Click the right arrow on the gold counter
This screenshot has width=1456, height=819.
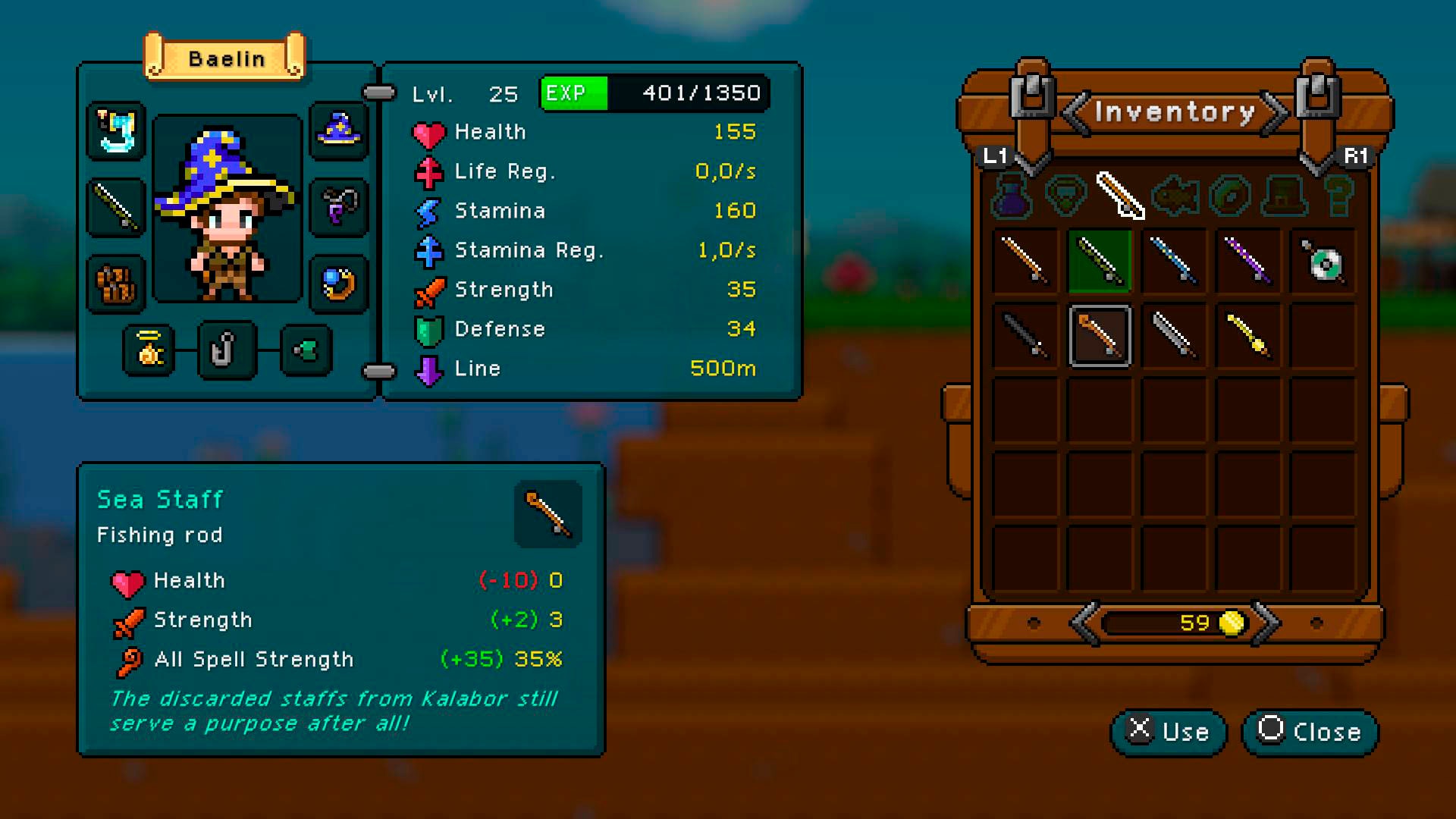pyautogui.click(x=1268, y=623)
